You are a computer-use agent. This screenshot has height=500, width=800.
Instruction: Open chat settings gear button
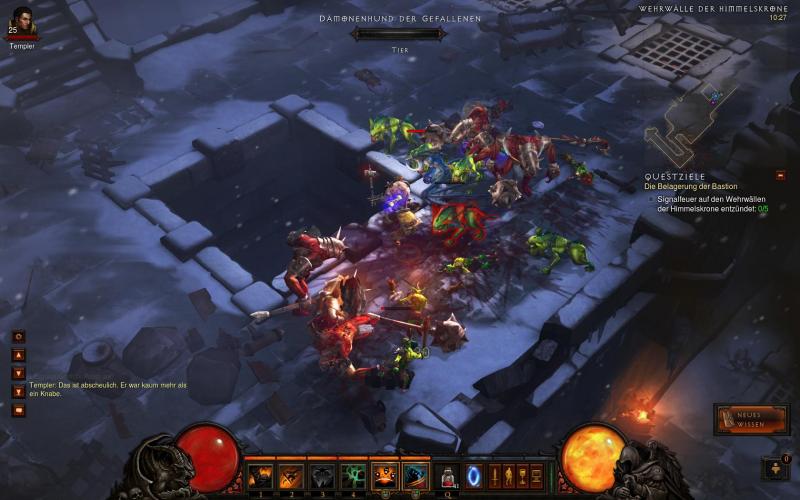[x=18, y=337]
